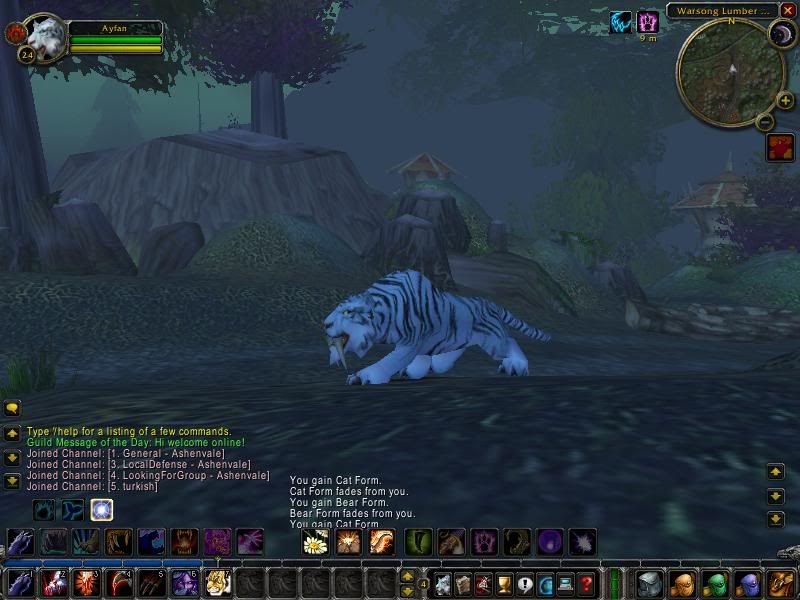Open the backpack in the bag bar
The width and height of the screenshot is (800, 600).
(779, 583)
